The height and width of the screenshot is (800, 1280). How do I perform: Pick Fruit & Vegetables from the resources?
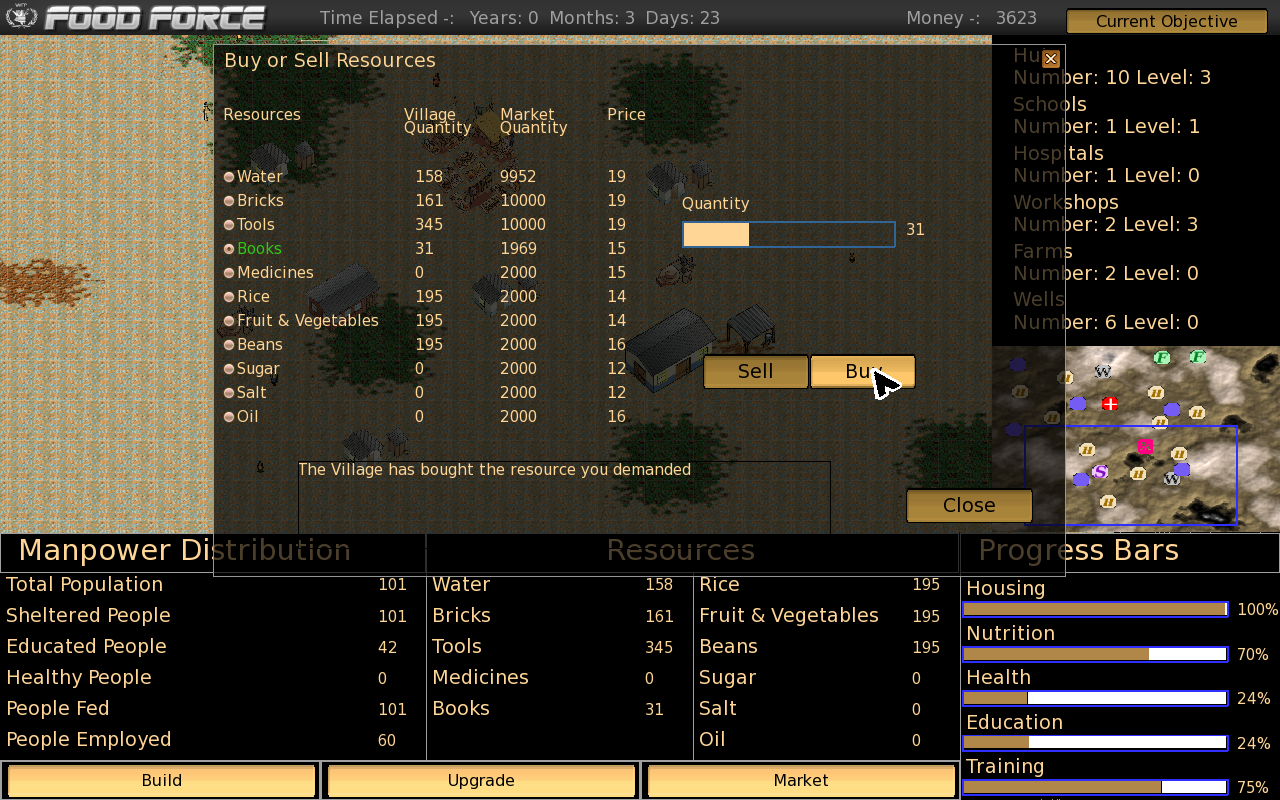[x=229, y=321]
